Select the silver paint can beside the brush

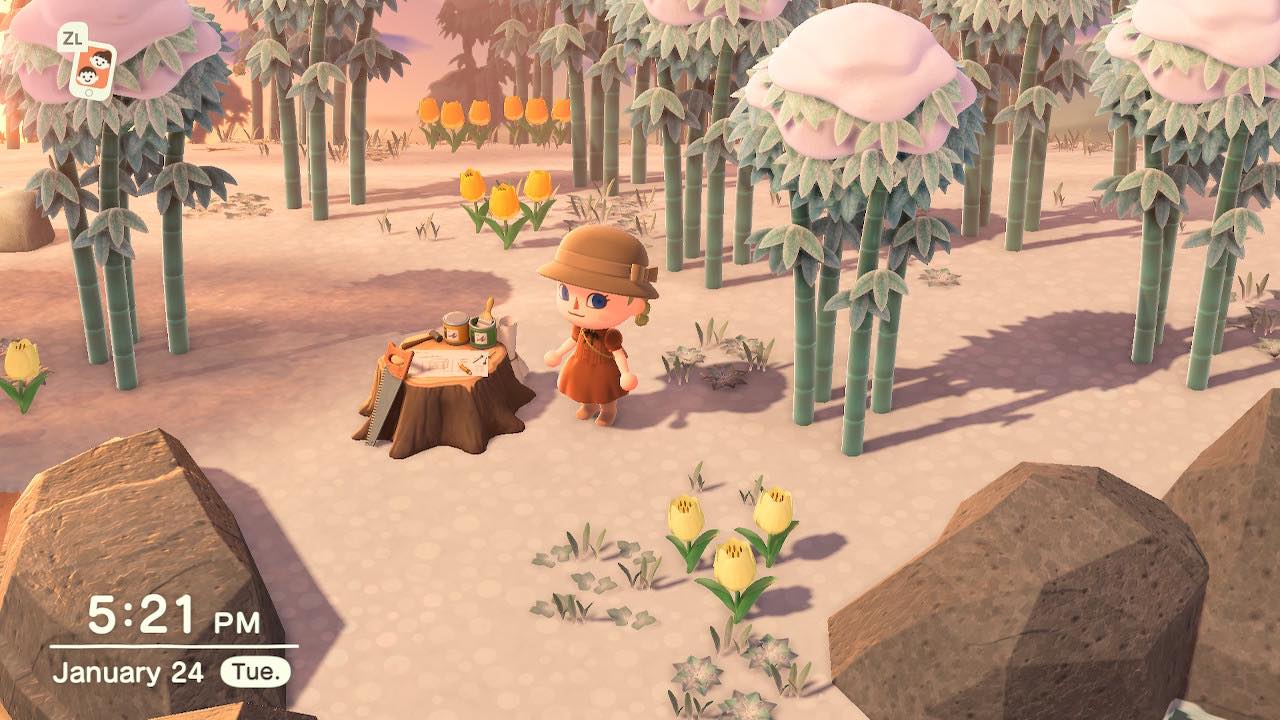click(453, 329)
